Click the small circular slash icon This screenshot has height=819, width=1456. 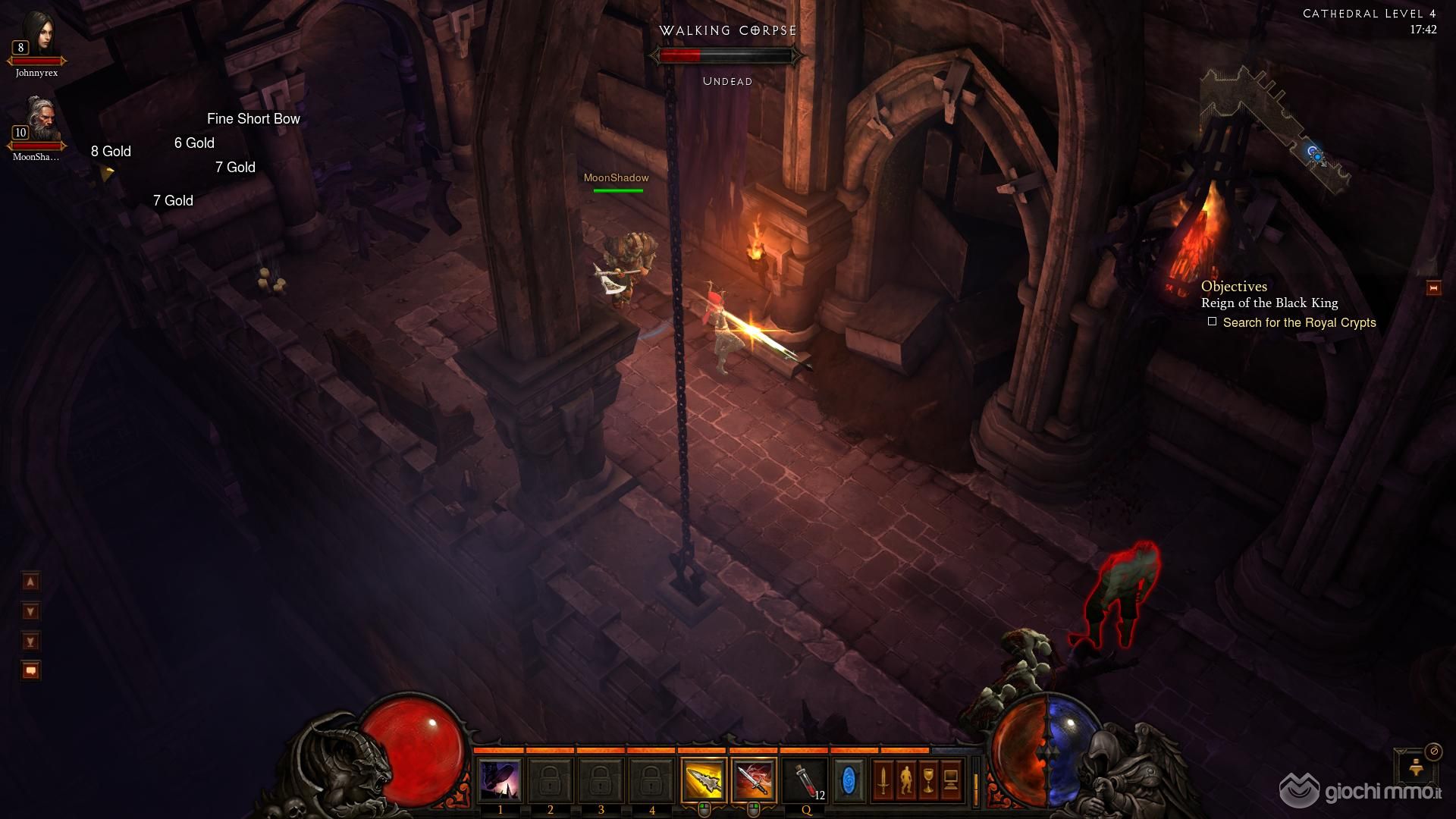[1433, 751]
